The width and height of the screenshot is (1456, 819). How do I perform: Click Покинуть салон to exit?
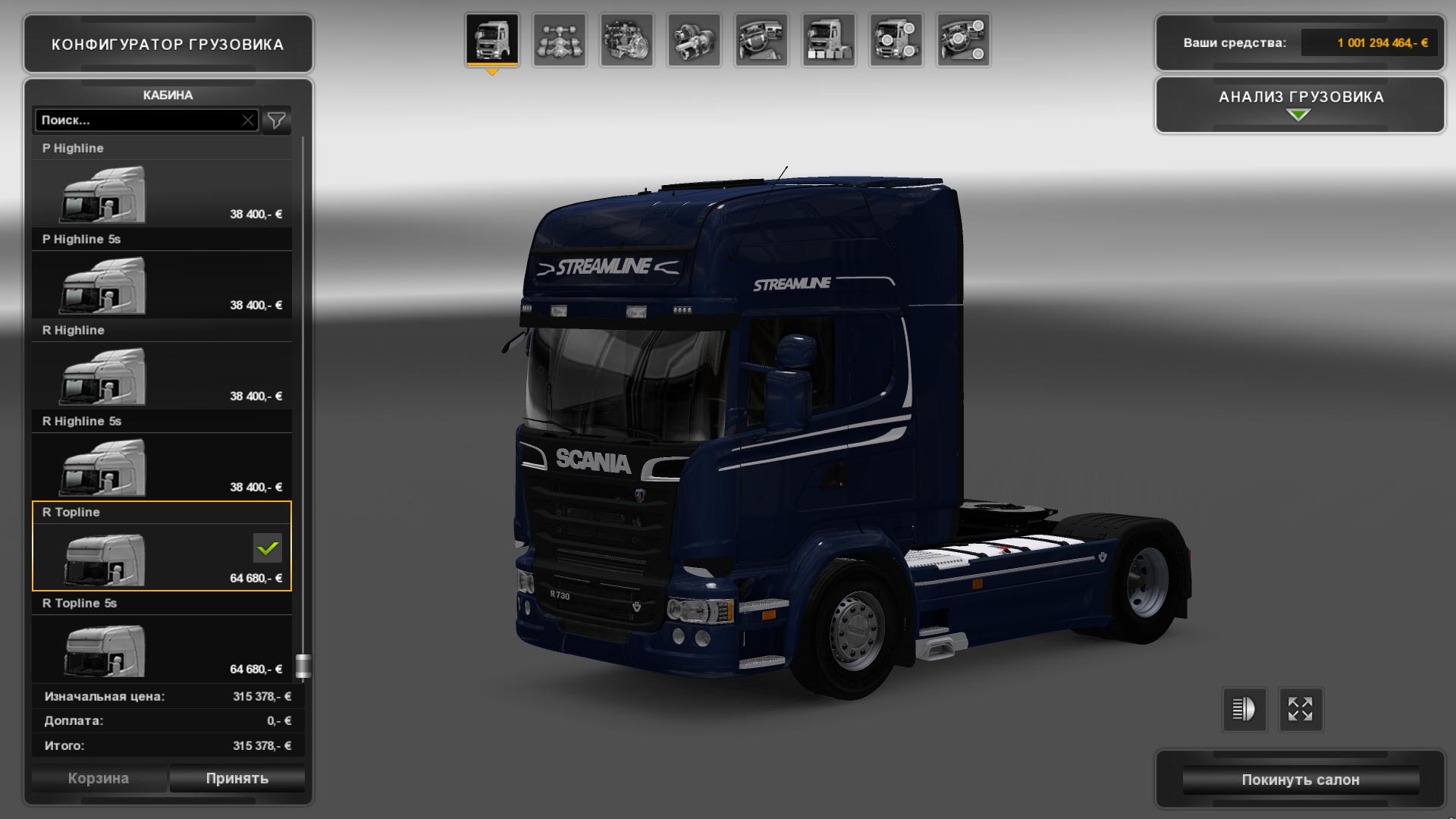coord(1300,779)
